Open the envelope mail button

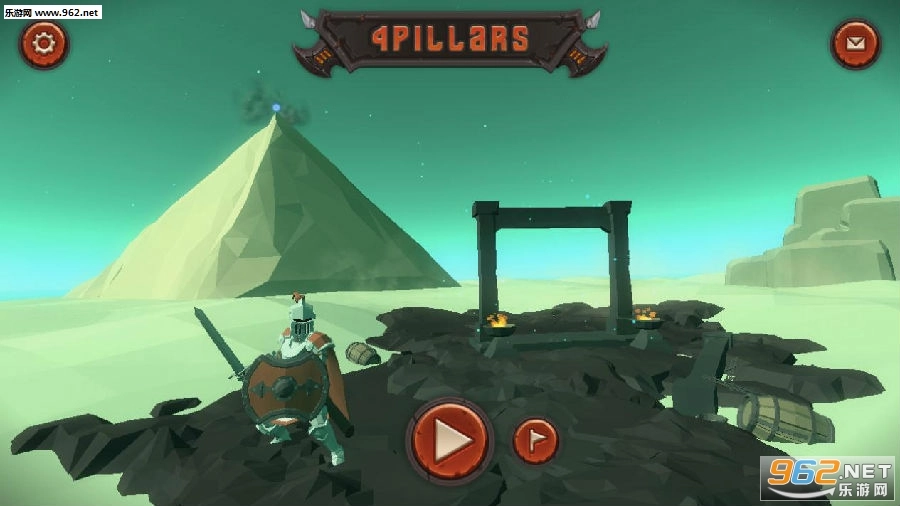click(855, 44)
